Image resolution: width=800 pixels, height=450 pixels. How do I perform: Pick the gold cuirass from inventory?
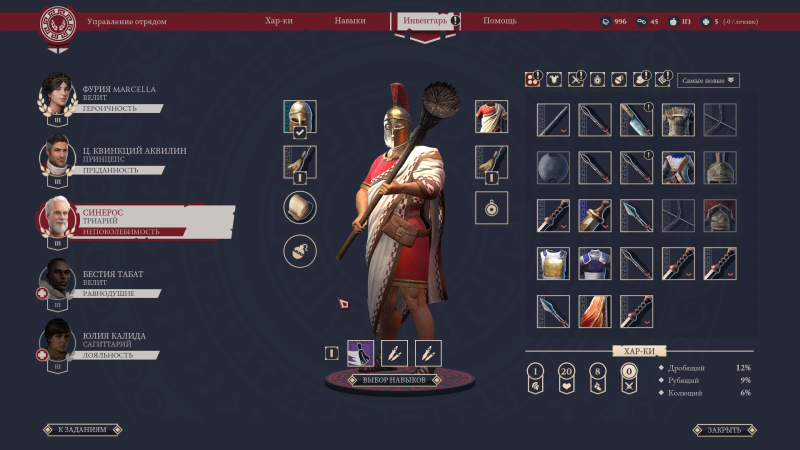pyautogui.click(x=553, y=263)
